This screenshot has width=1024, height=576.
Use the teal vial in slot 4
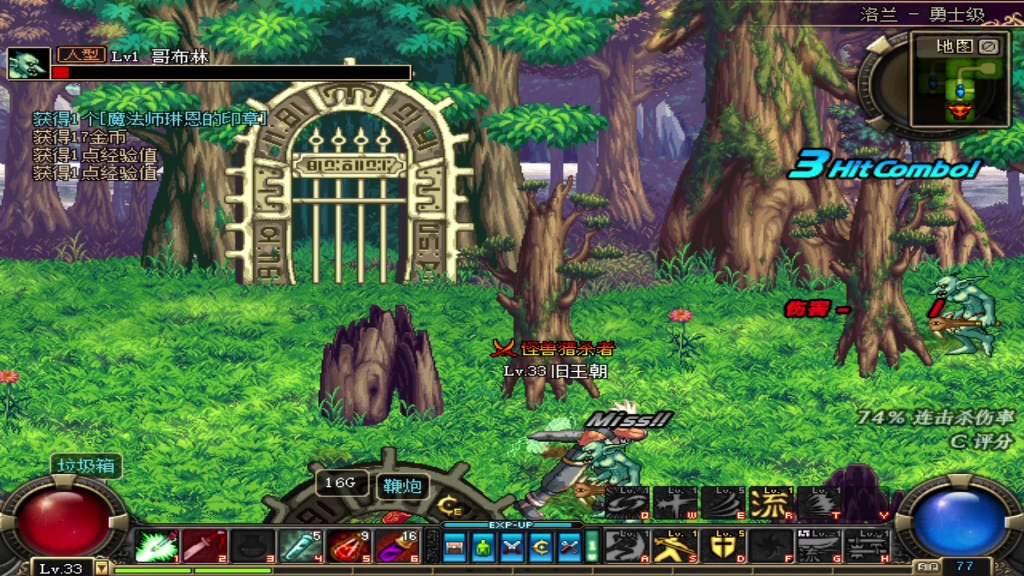point(300,546)
